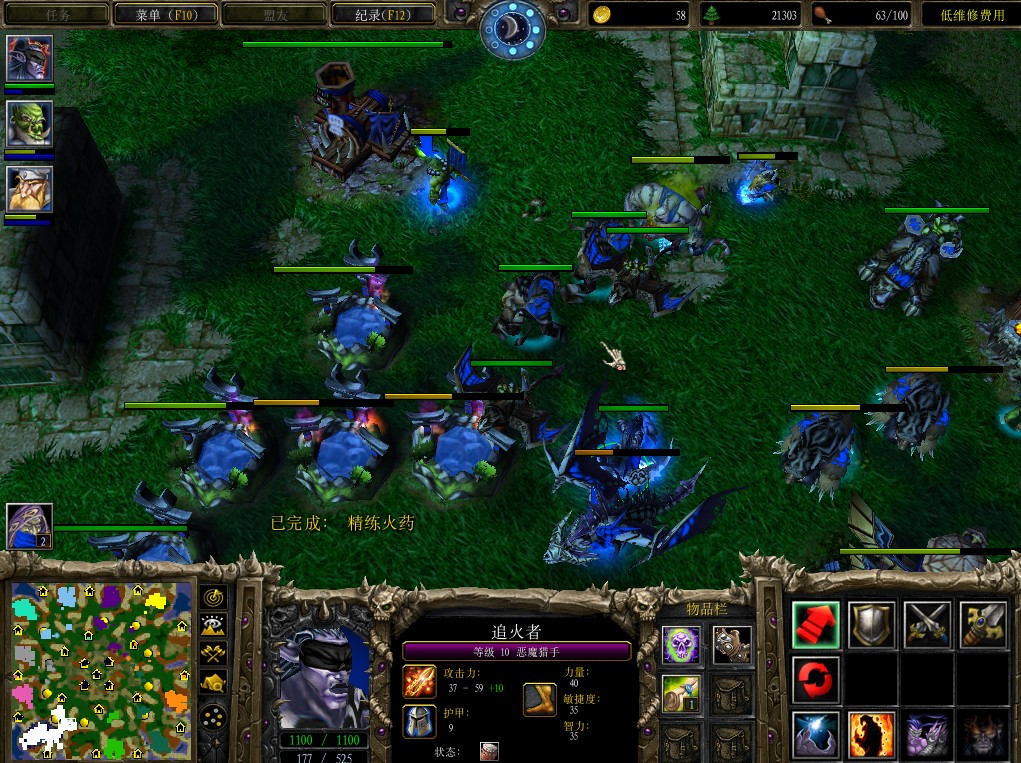Toggle minimap terrain display eye button
1021x763 pixels.
(213, 626)
